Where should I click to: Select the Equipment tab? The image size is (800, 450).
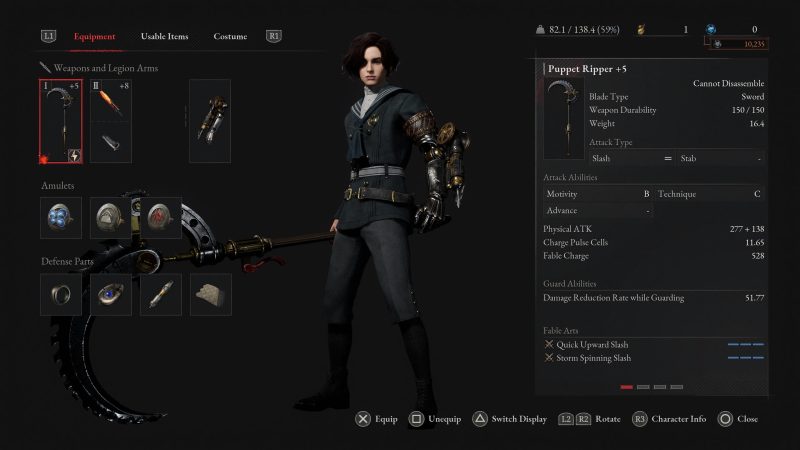(95, 37)
